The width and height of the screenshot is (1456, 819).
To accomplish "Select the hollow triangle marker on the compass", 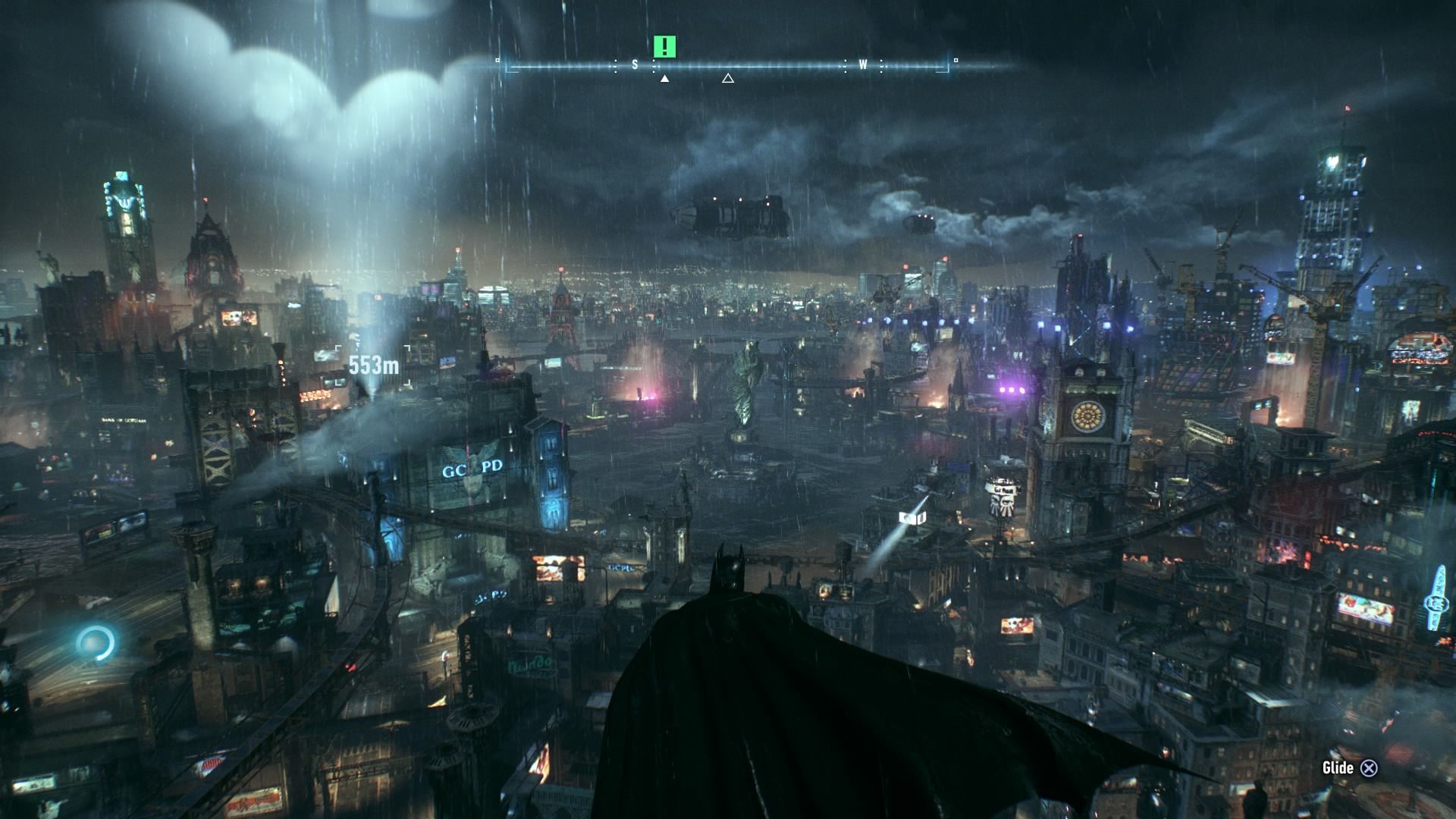I will pyautogui.click(x=728, y=78).
